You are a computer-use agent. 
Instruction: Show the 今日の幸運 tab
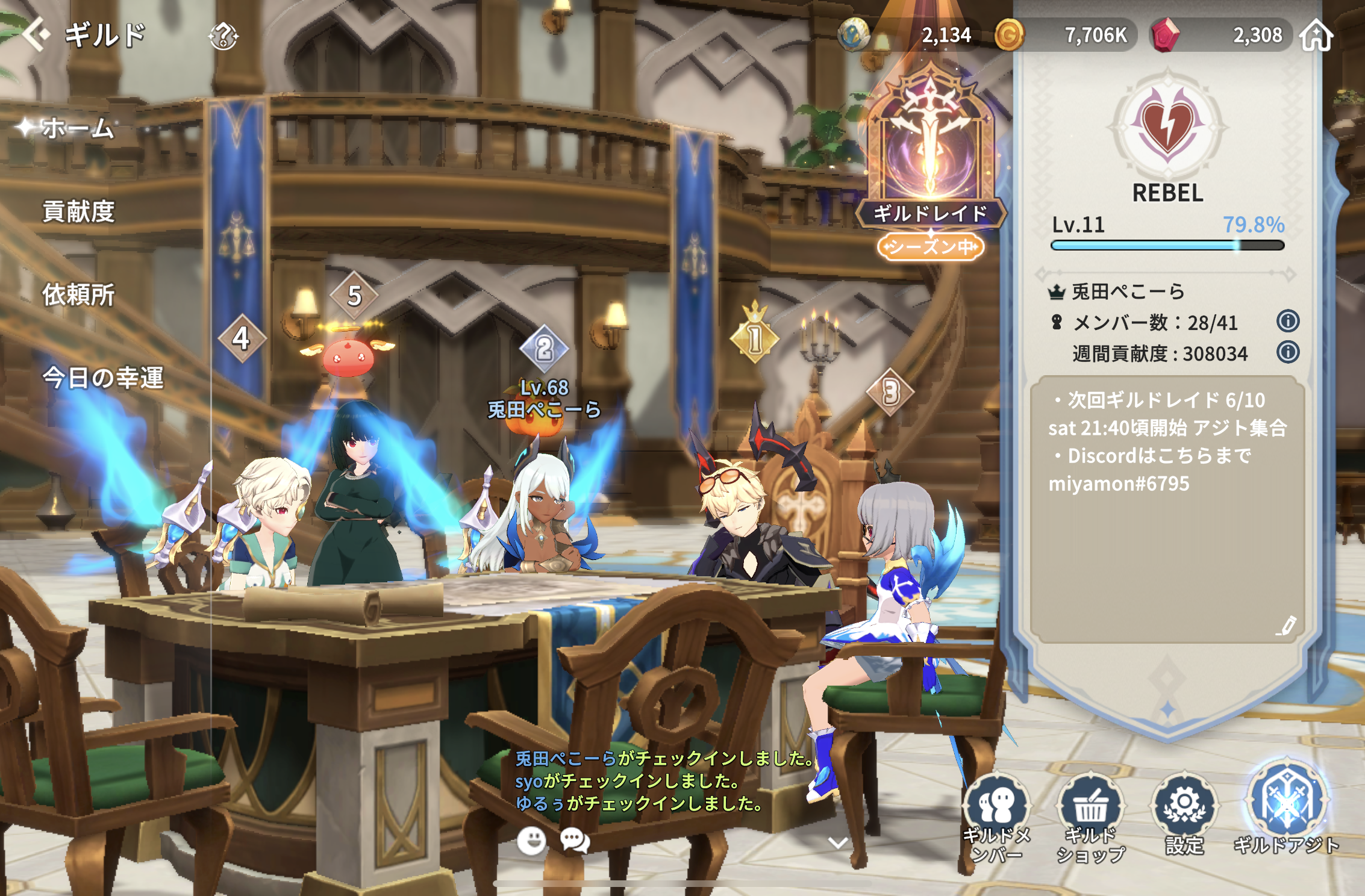click(102, 378)
